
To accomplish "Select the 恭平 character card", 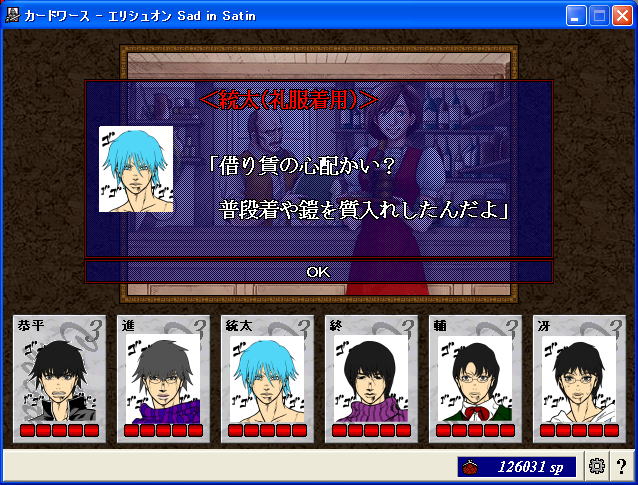I will tap(59, 379).
